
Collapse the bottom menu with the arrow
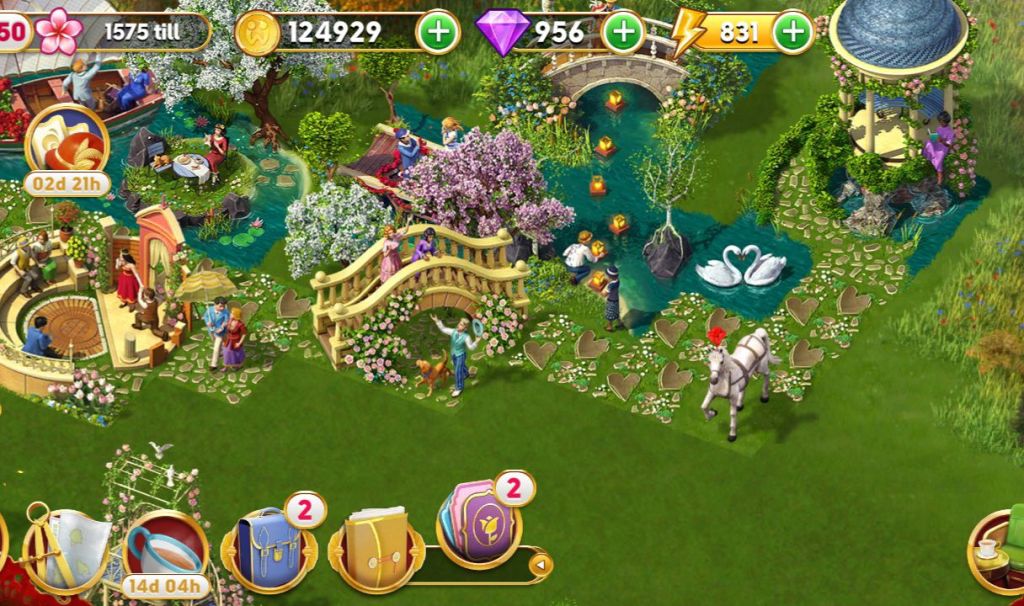pyautogui.click(x=540, y=565)
